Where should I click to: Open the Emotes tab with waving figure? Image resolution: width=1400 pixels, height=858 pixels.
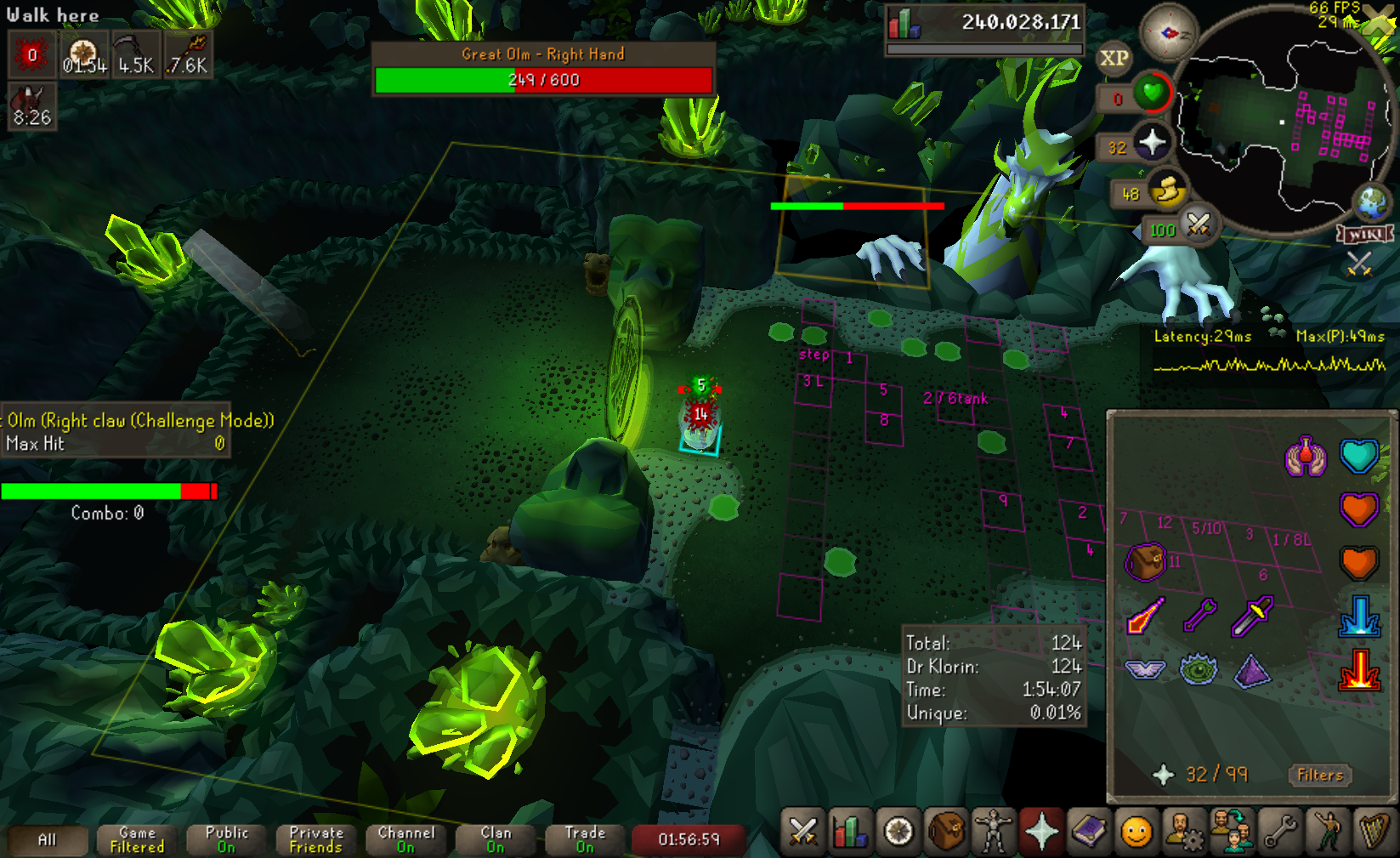pyautogui.click(x=1327, y=831)
